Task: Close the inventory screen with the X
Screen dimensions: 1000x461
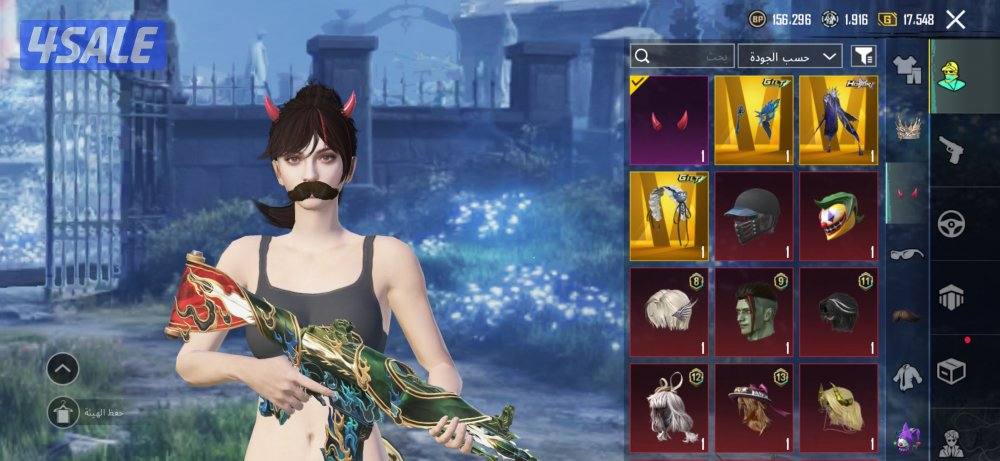Action: [x=956, y=19]
